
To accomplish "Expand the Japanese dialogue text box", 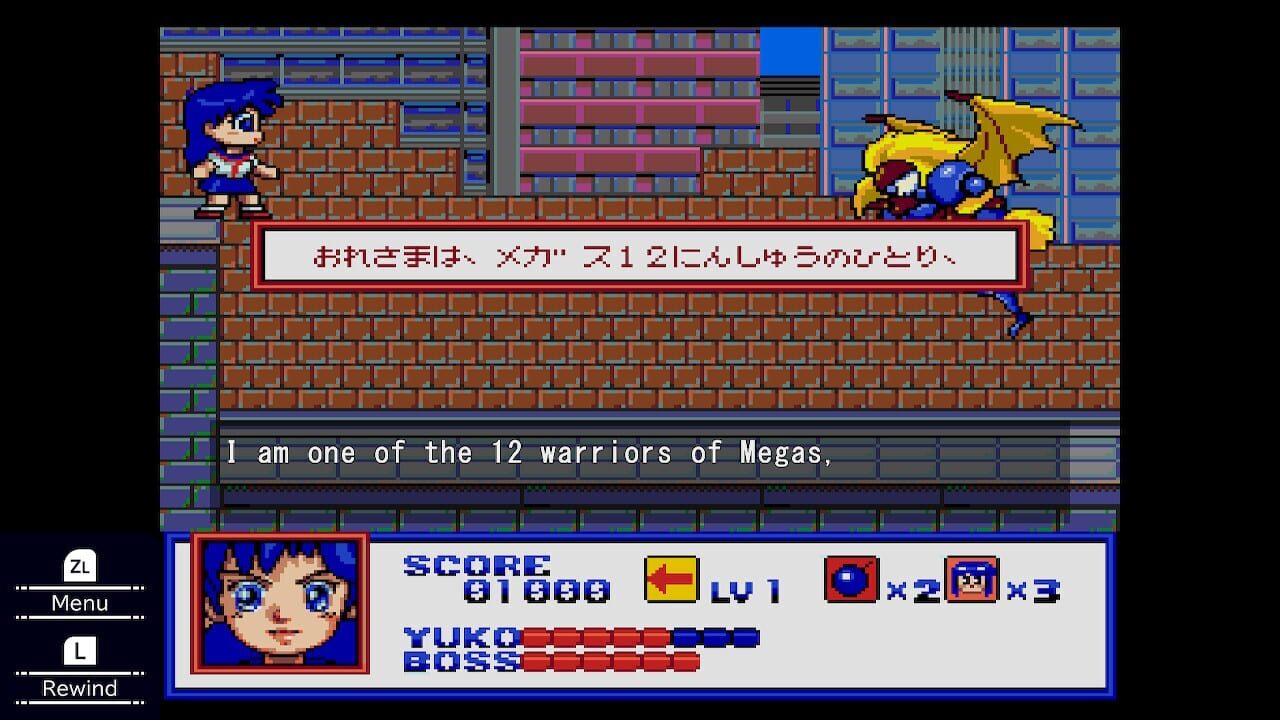I will point(640,255).
